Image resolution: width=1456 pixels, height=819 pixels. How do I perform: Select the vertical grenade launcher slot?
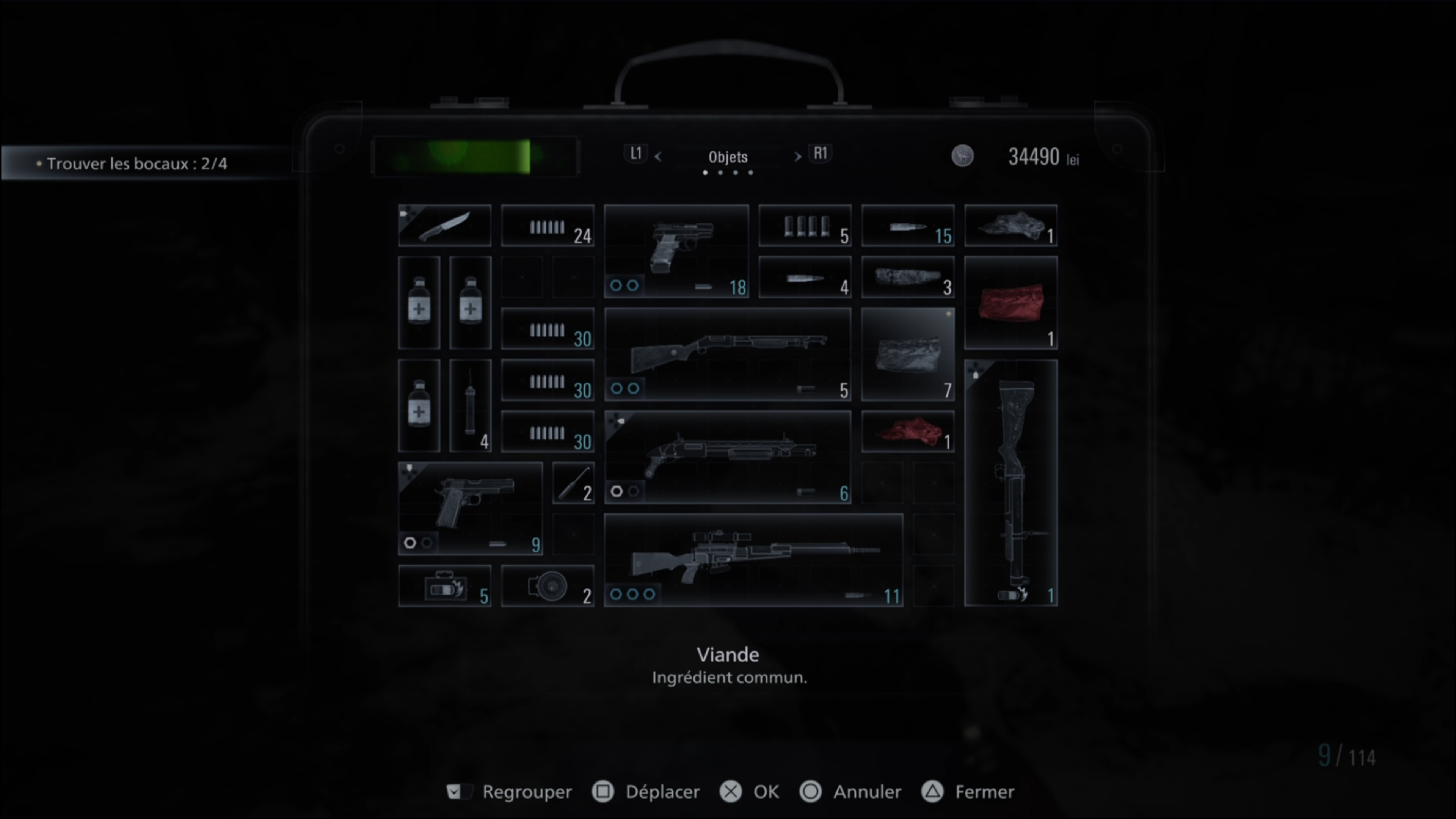(x=1010, y=483)
